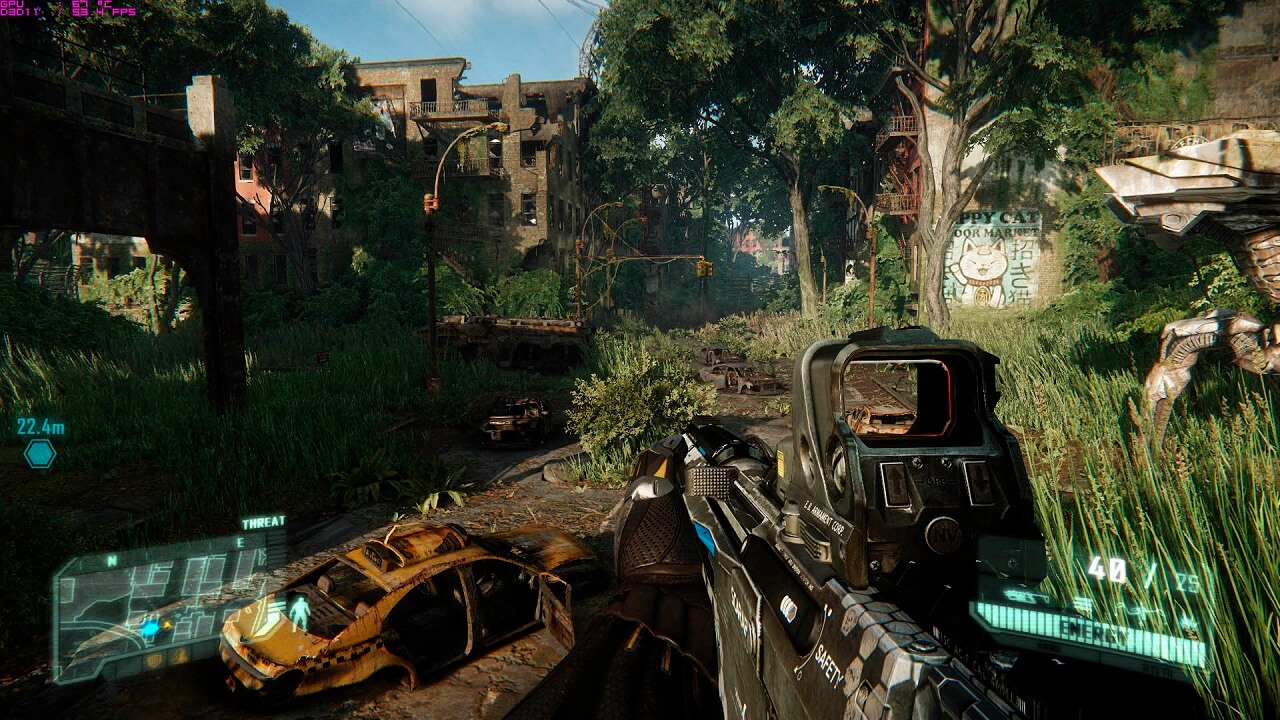
Task: Select the nanosuit figure status icon
Action: (x=299, y=610)
